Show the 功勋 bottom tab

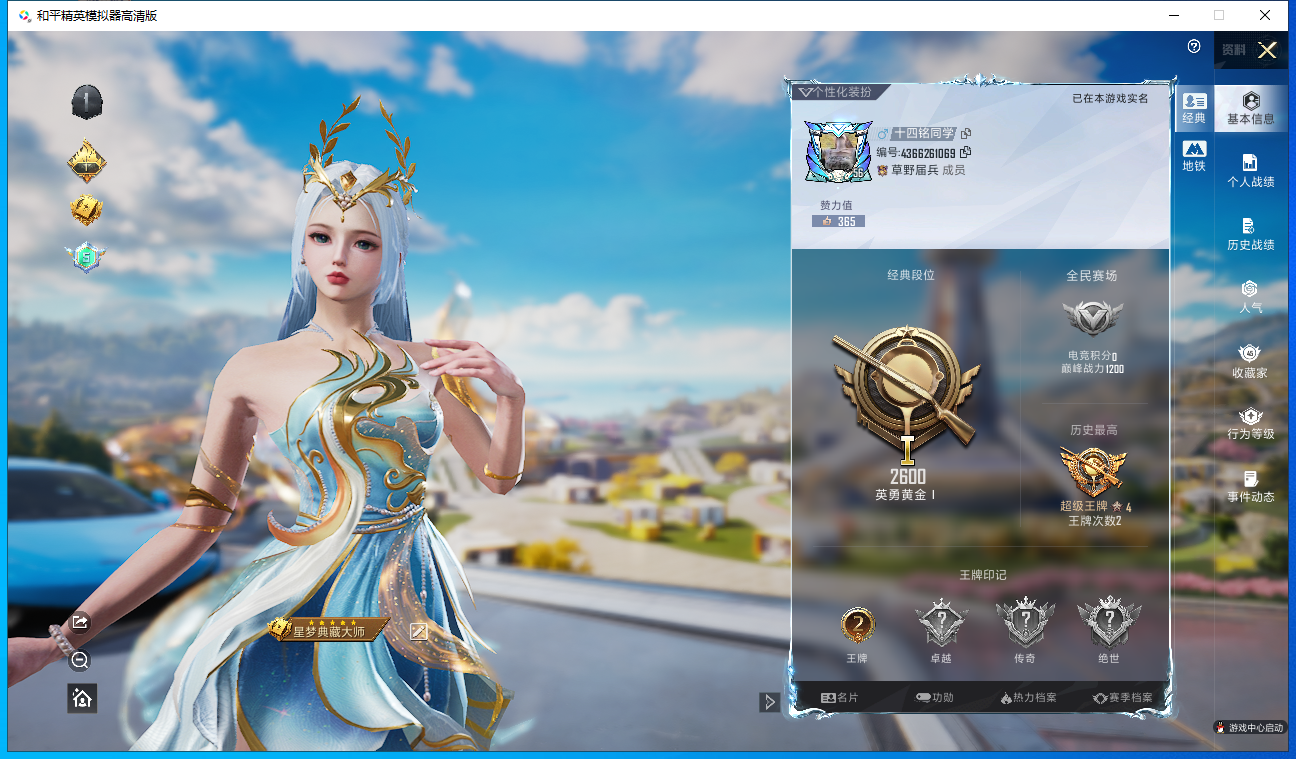pyautogui.click(x=935, y=697)
